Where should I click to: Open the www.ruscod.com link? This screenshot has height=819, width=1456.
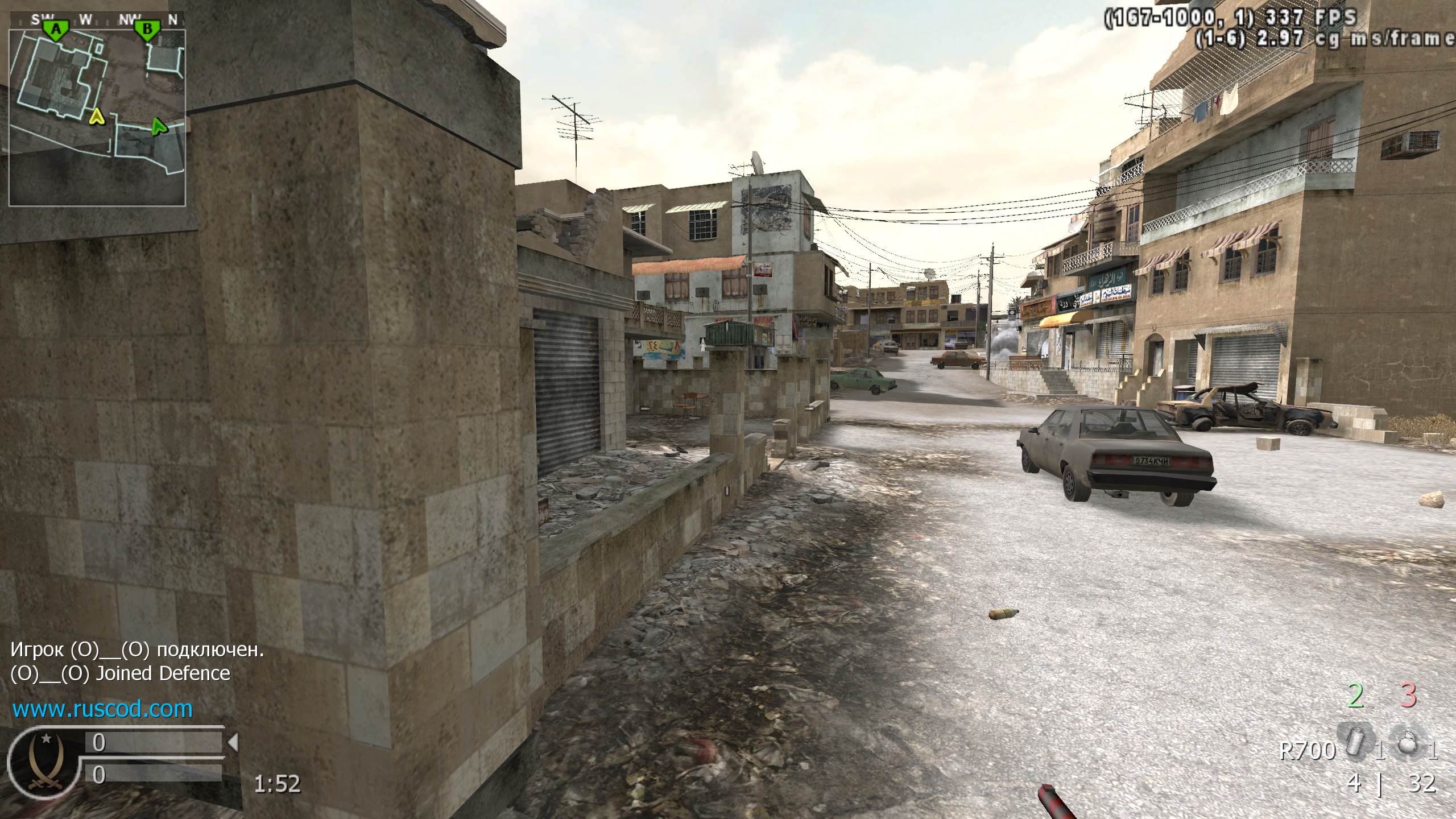click(x=102, y=709)
